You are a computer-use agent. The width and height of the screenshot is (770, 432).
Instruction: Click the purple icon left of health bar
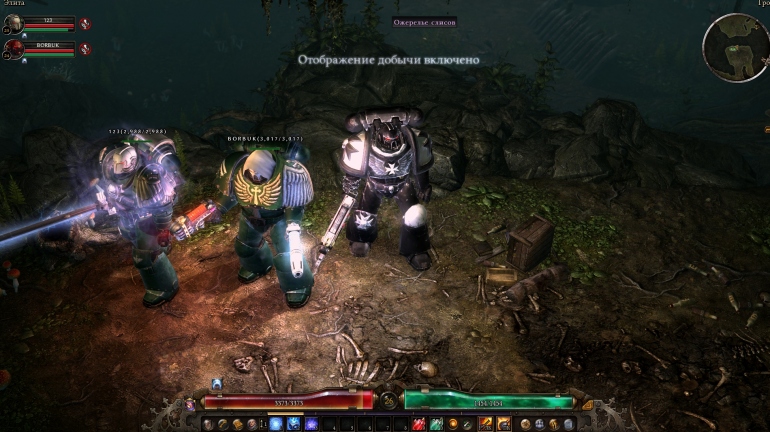(191, 404)
